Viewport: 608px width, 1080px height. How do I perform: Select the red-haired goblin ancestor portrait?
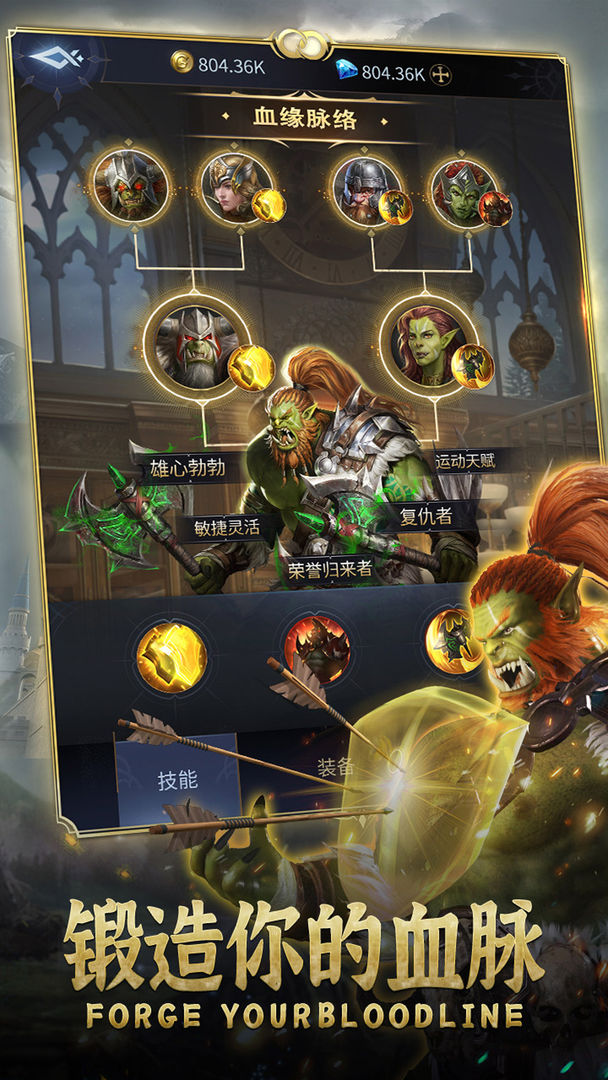click(464, 187)
